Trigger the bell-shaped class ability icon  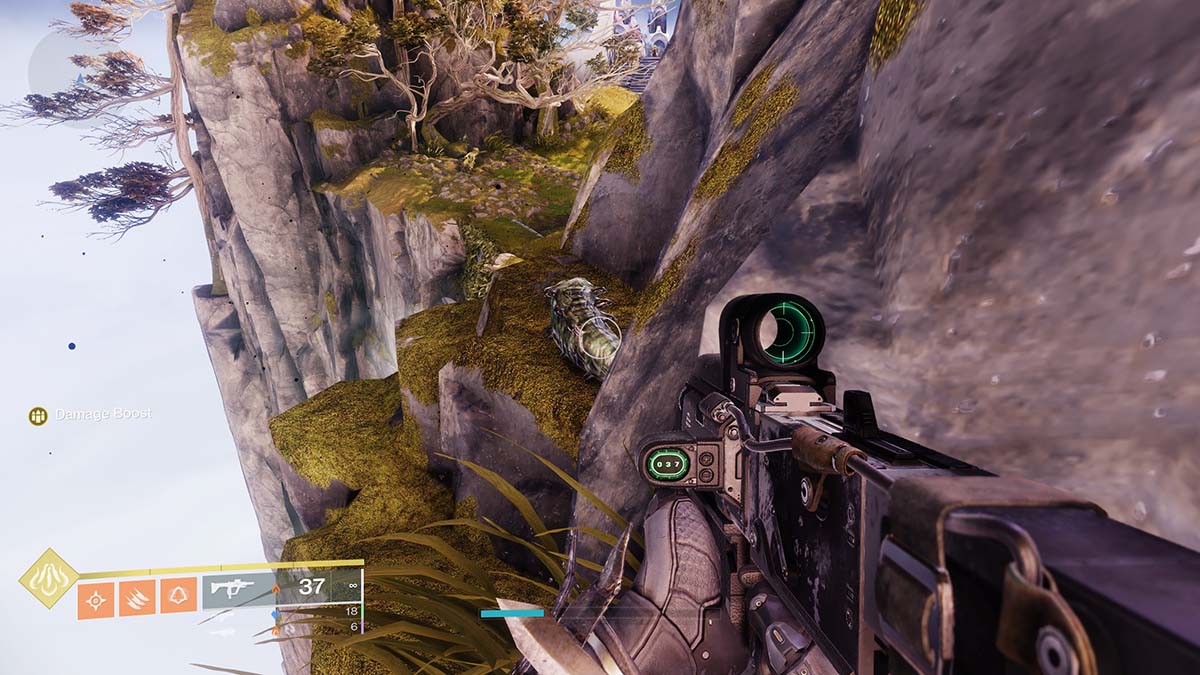(179, 599)
